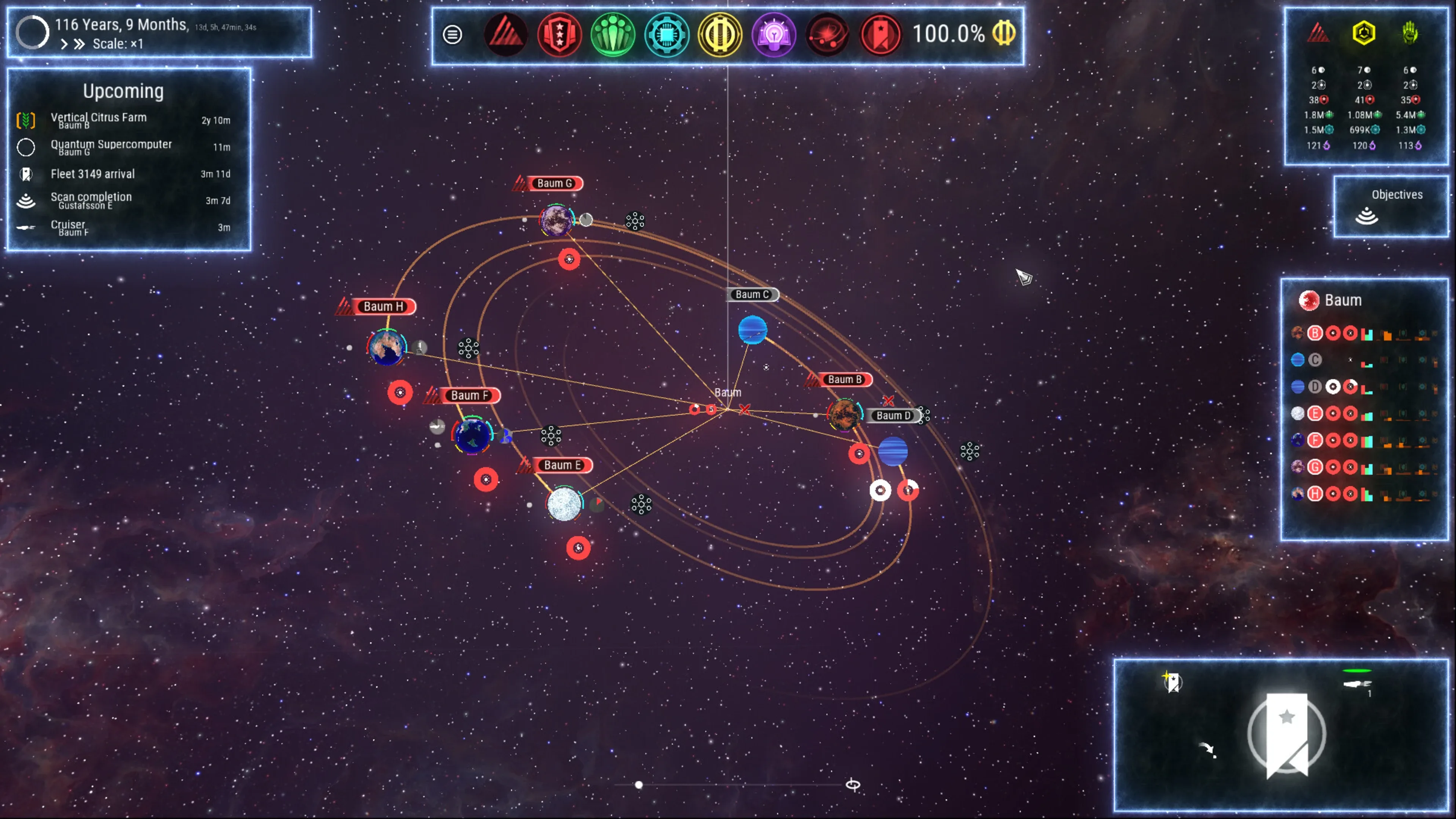Choose planet B row in Baum list
The height and width of the screenshot is (819, 1456).
pos(1315,334)
